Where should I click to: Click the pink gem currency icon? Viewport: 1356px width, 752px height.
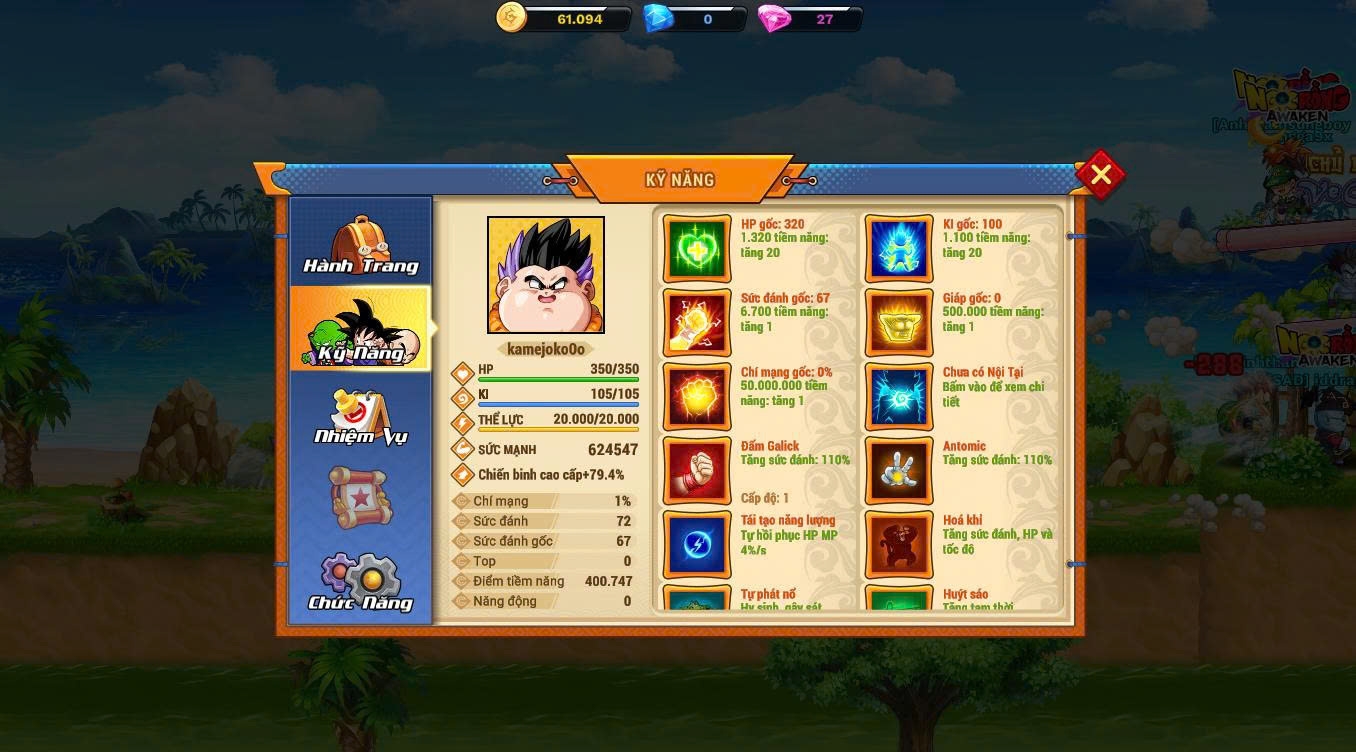(774, 18)
